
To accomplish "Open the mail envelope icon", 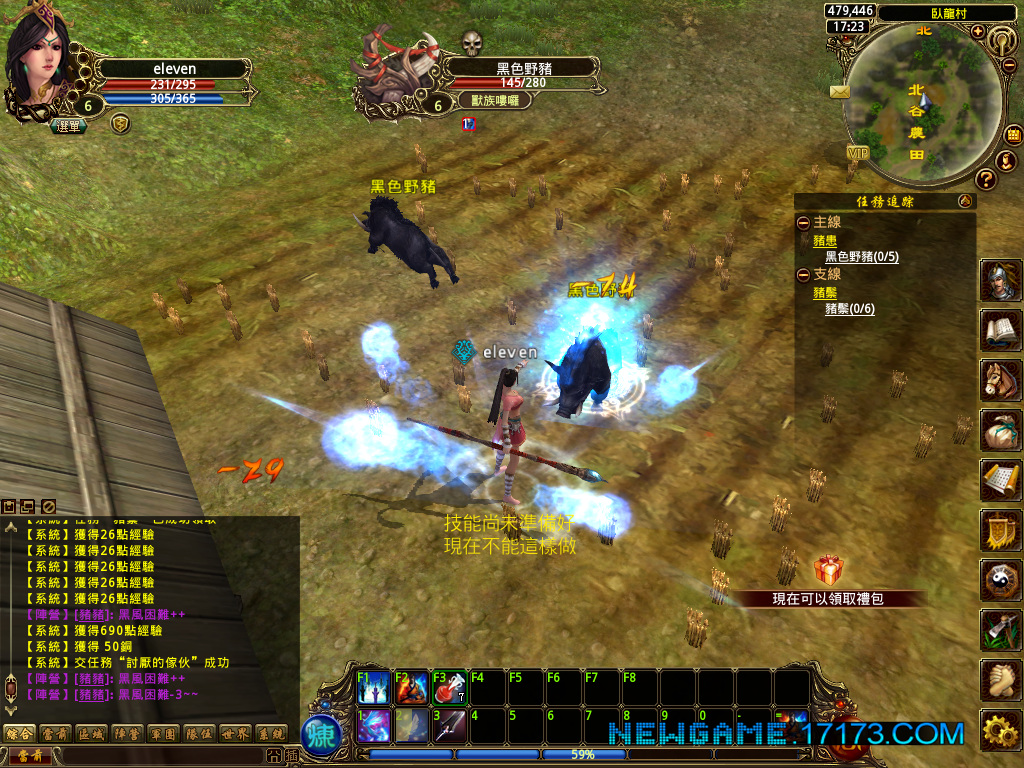I will pos(838,92).
